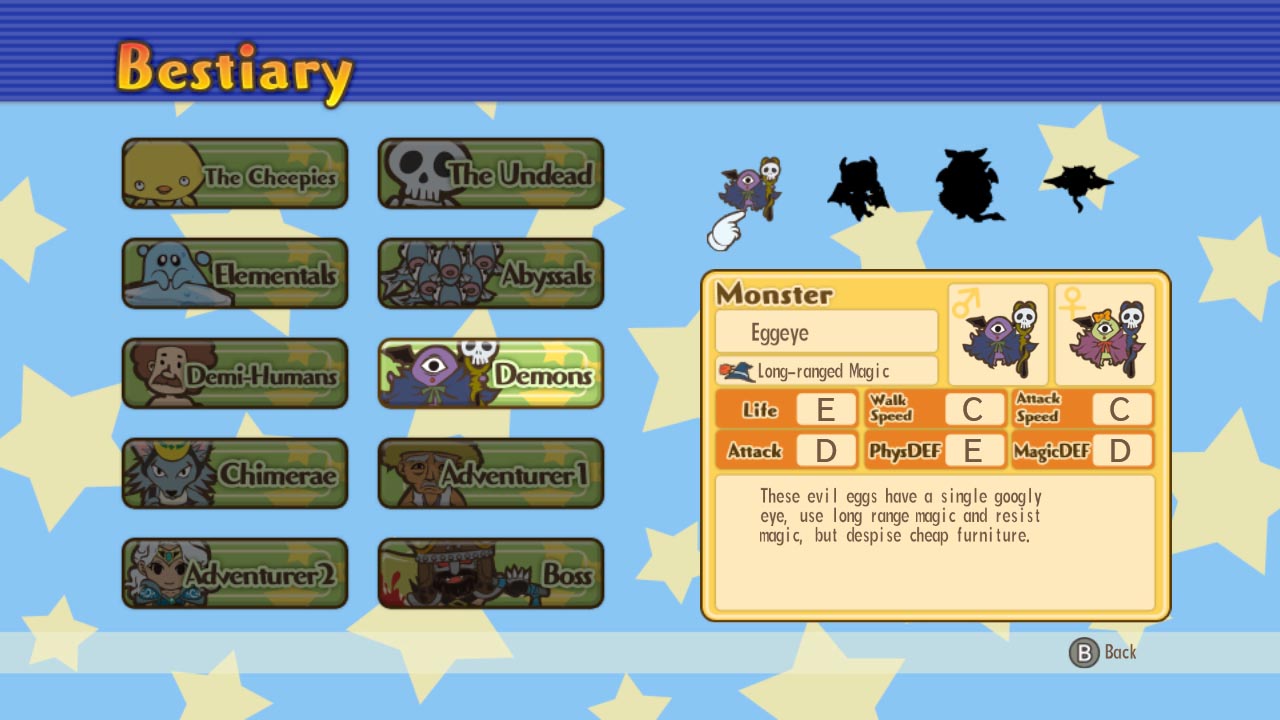Open The Cheepies bestiary category
Image resolution: width=1280 pixels, height=720 pixels.
click(x=234, y=172)
